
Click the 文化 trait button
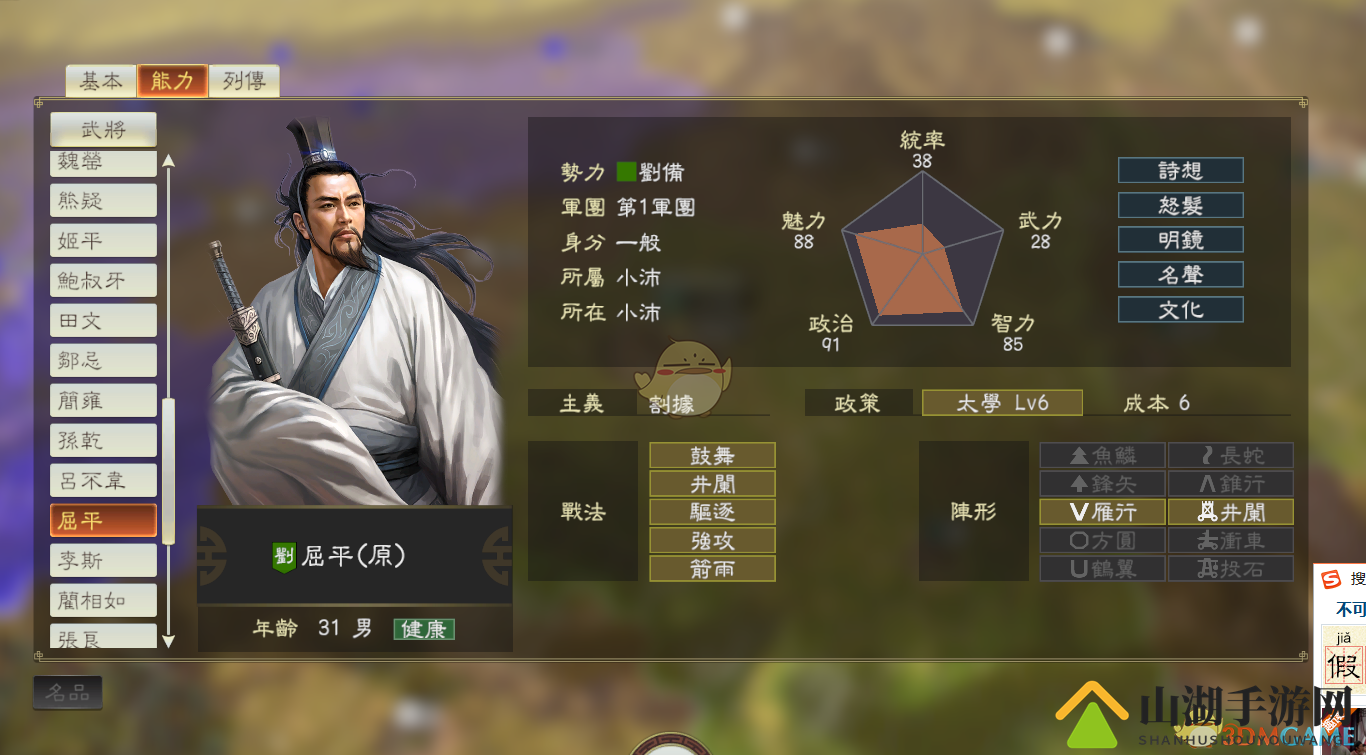pyautogui.click(x=1180, y=310)
